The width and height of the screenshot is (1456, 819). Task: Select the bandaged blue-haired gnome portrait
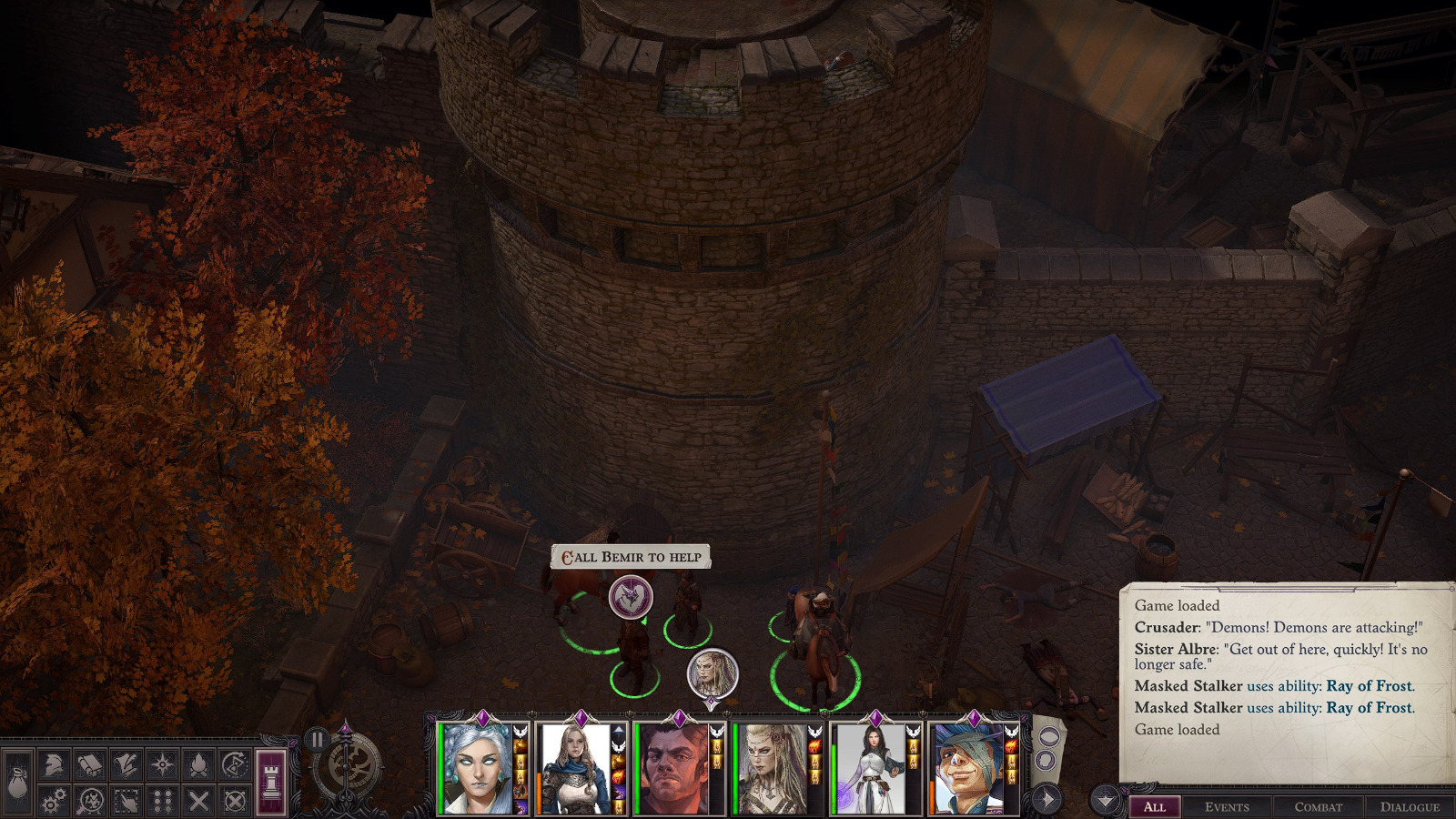[x=967, y=770]
